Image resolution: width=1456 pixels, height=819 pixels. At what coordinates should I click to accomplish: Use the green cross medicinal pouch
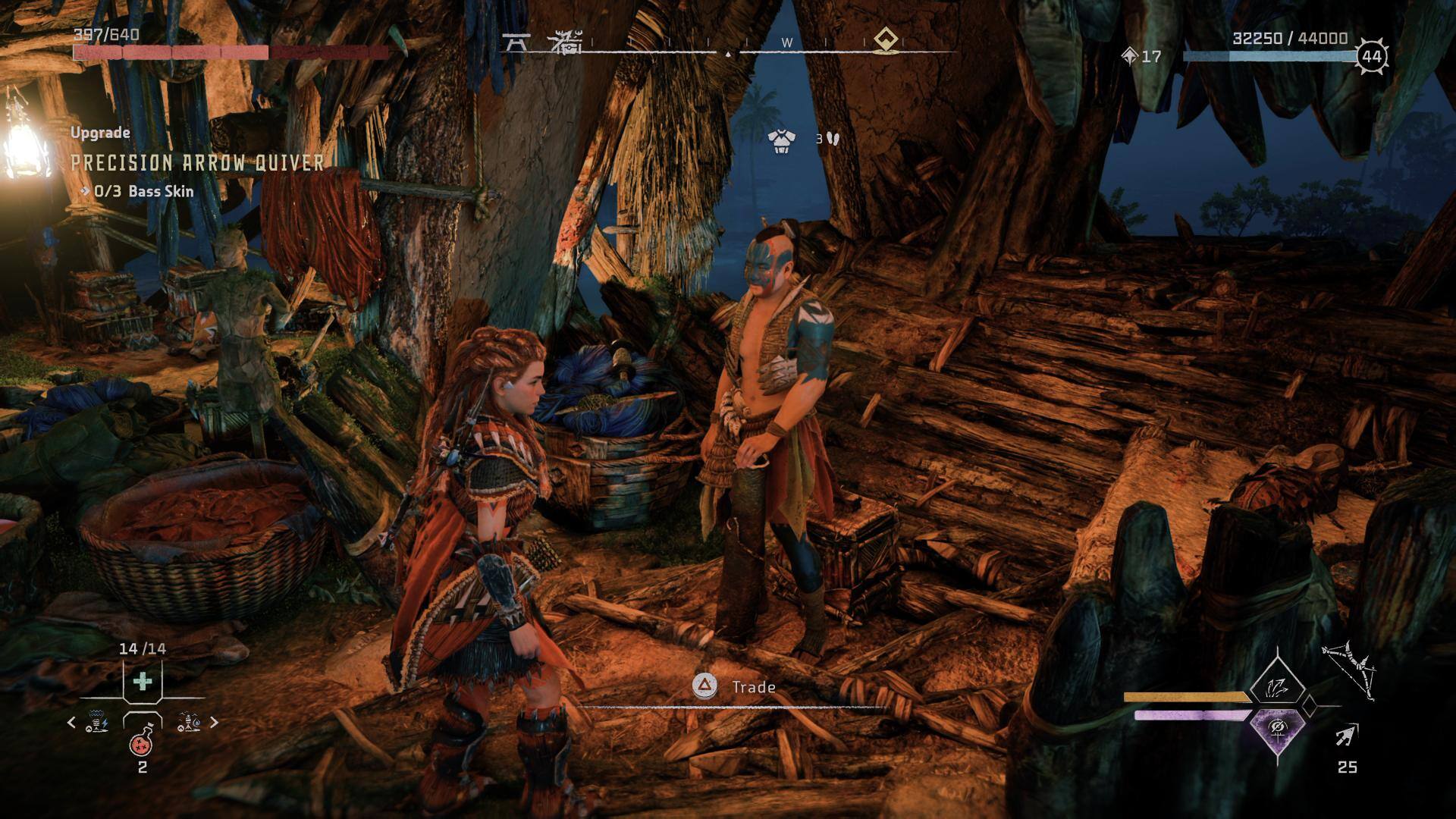click(142, 682)
